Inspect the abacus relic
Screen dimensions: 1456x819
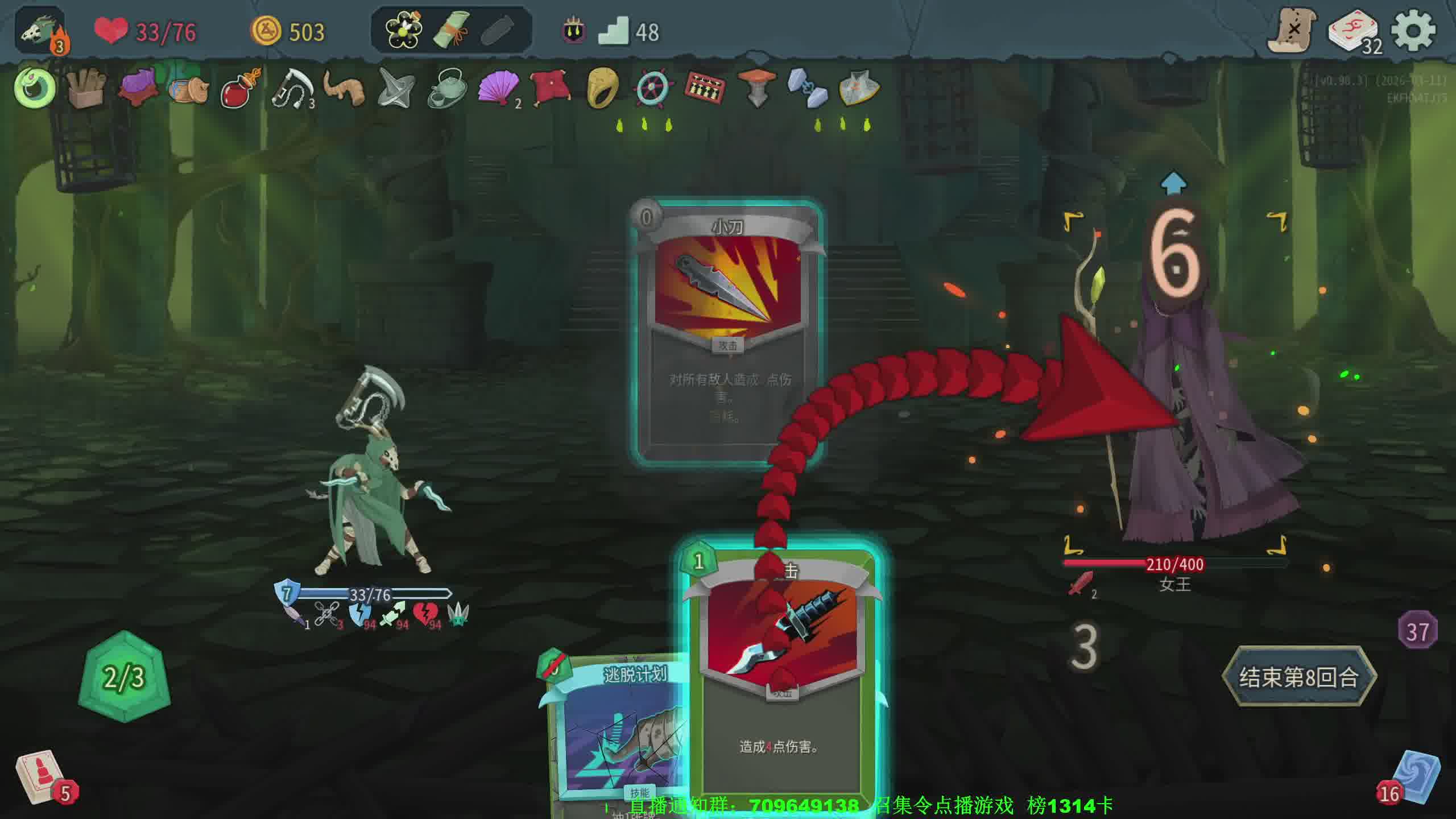tap(705, 89)
